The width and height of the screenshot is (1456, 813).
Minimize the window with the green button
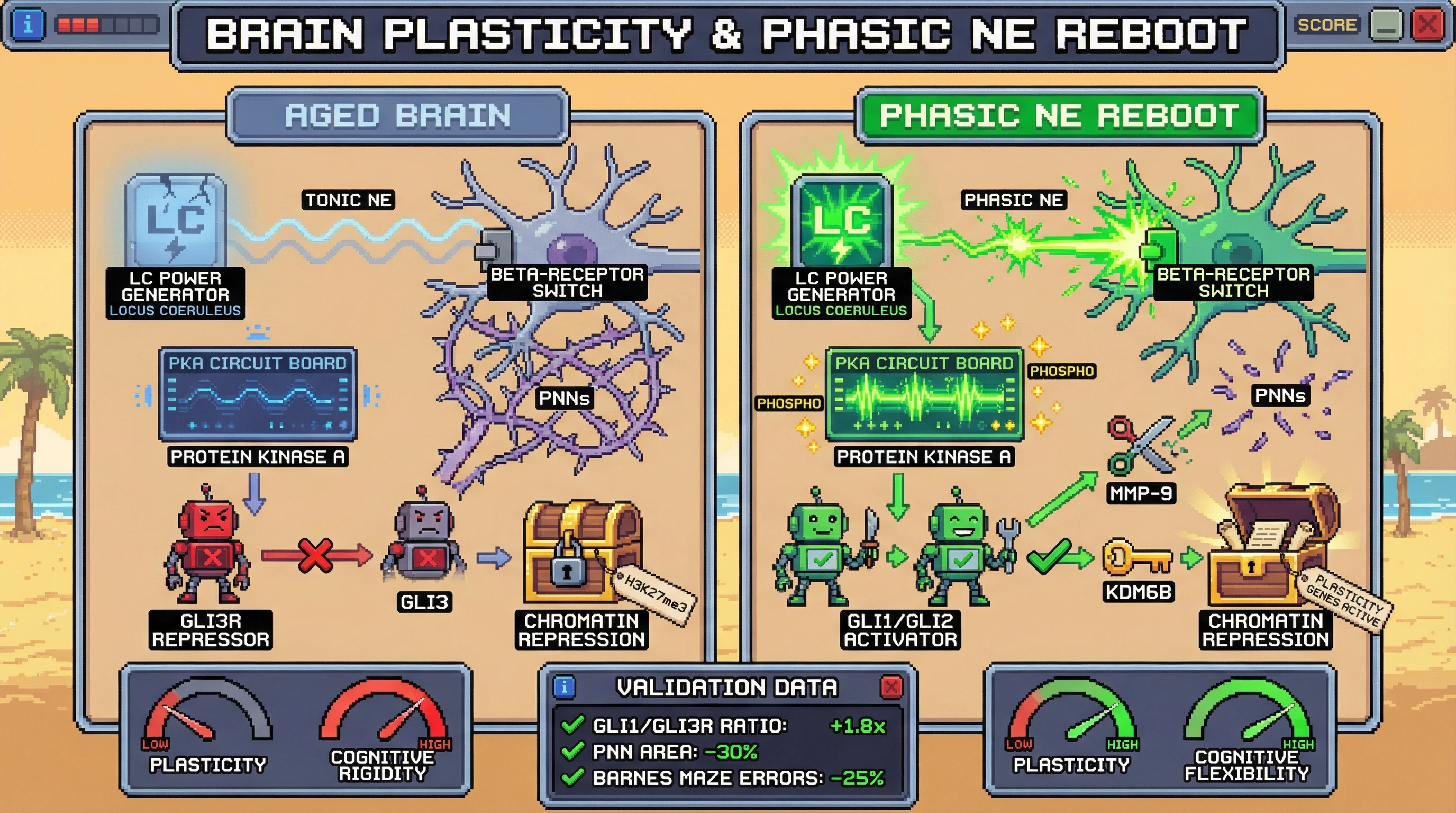coord(1385,25)
